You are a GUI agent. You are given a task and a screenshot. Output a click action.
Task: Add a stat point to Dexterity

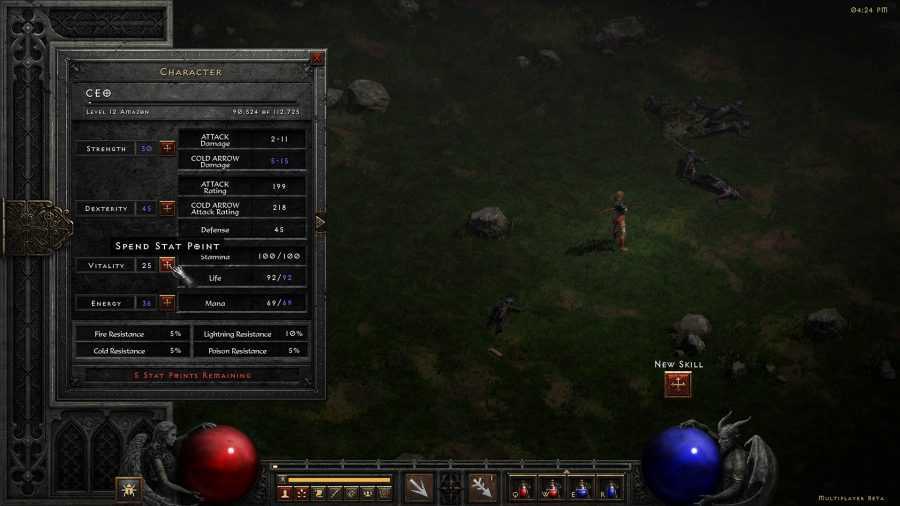pyautogui.click(x=167, y=208)
